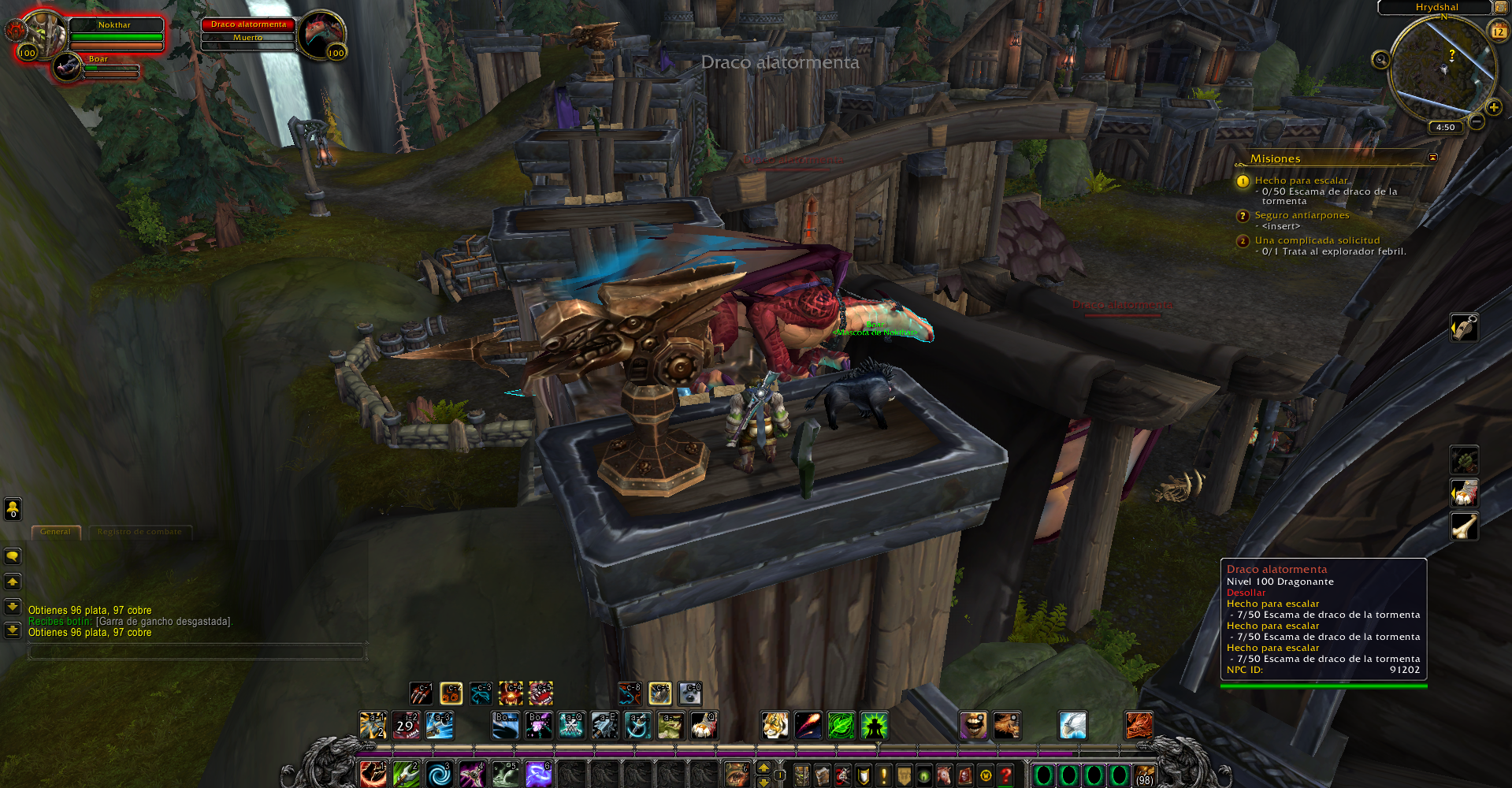
Task: Open quest Hecho para escalar
Action: coord(1301,180)
